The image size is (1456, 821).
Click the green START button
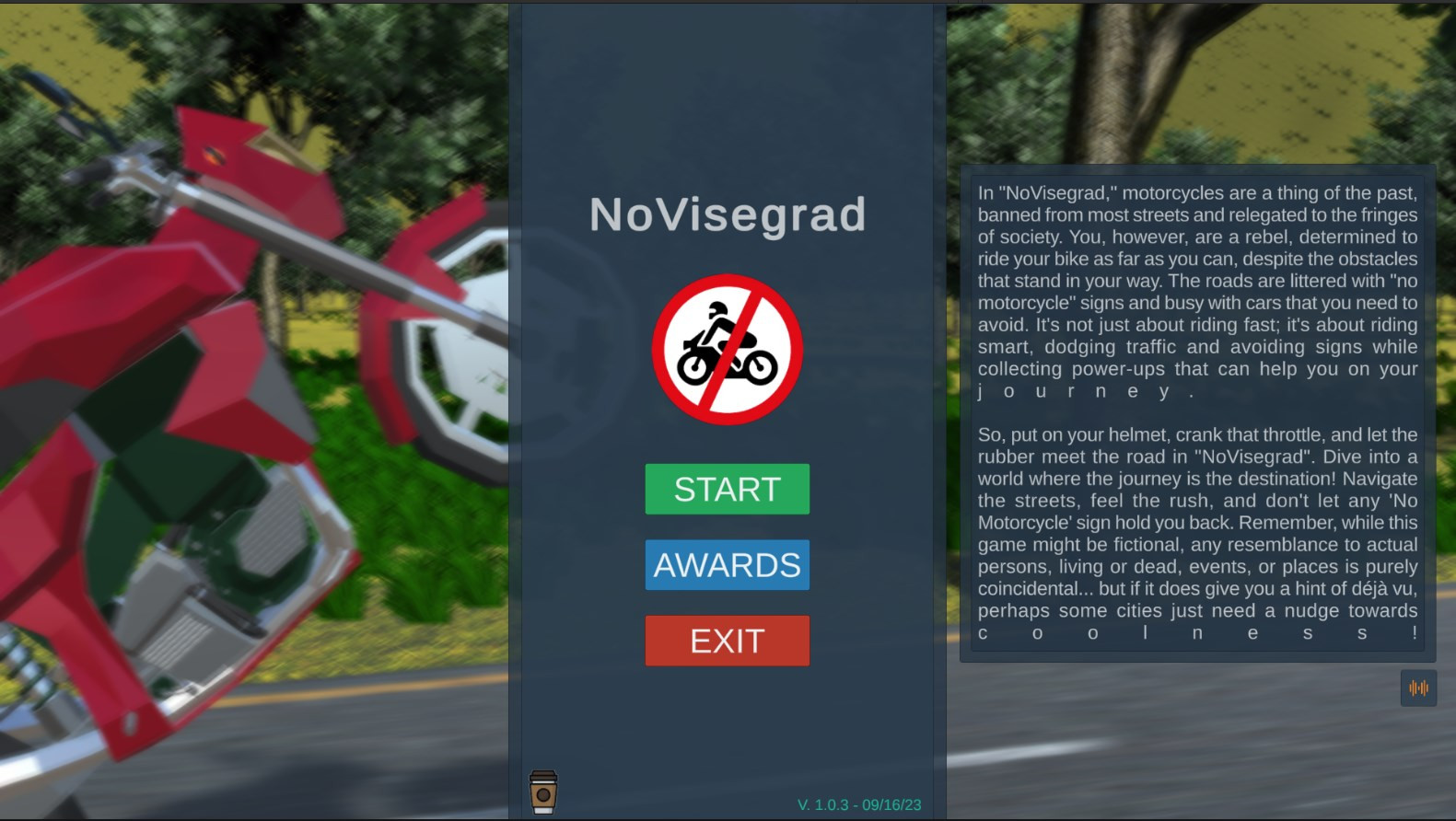727,489
